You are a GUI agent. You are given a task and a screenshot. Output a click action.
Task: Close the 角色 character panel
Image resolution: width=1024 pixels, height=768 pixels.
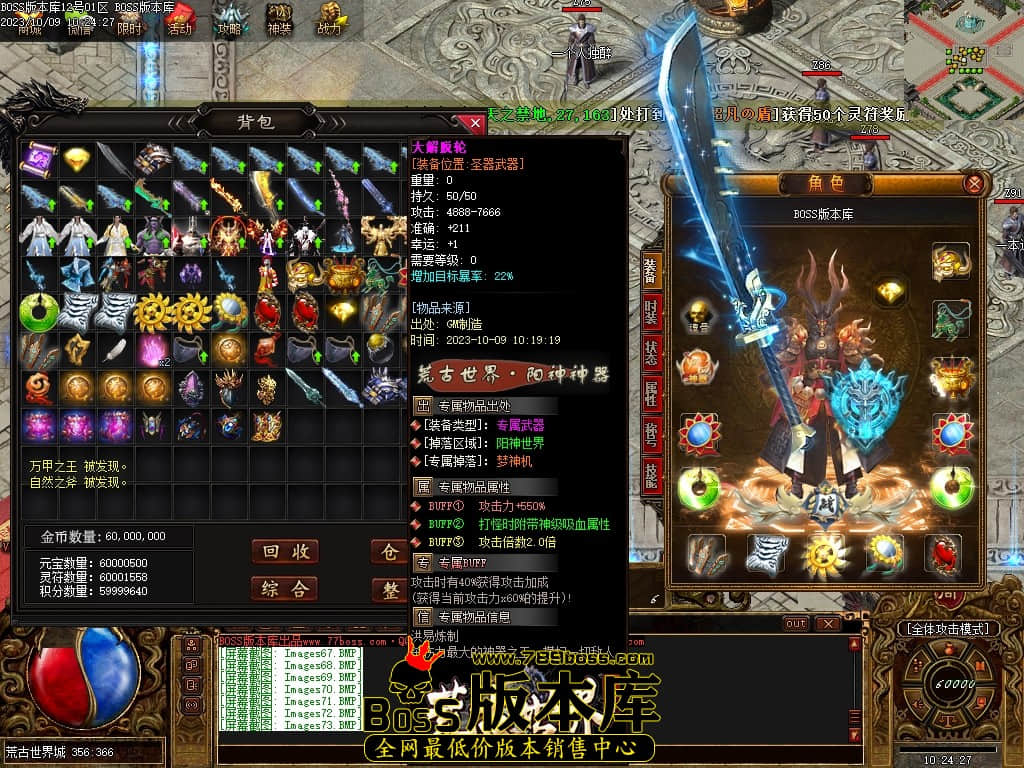pos(973,184)
